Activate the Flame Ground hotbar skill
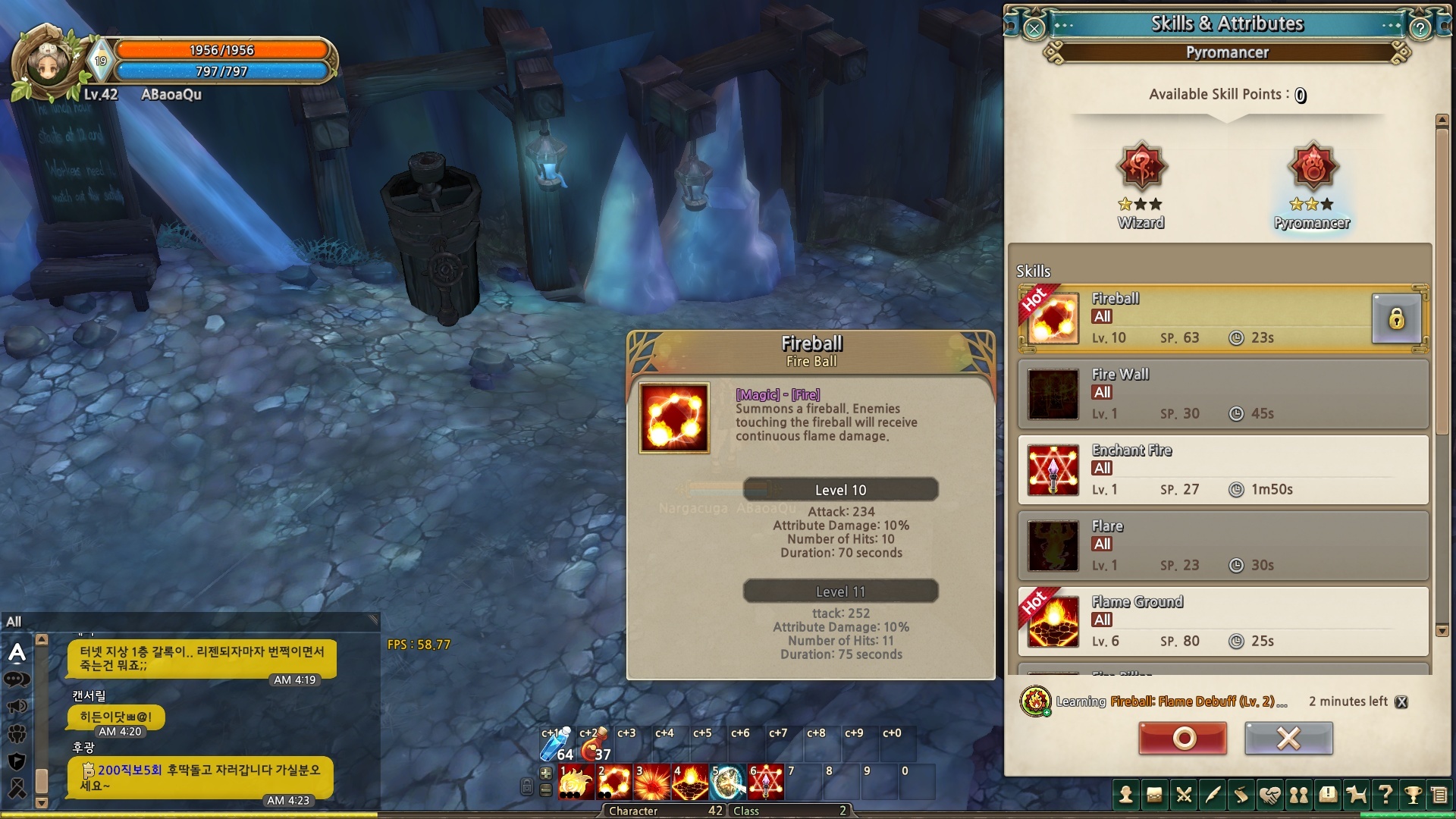The height and width of the screenshot is (819, 1456). 690,783
